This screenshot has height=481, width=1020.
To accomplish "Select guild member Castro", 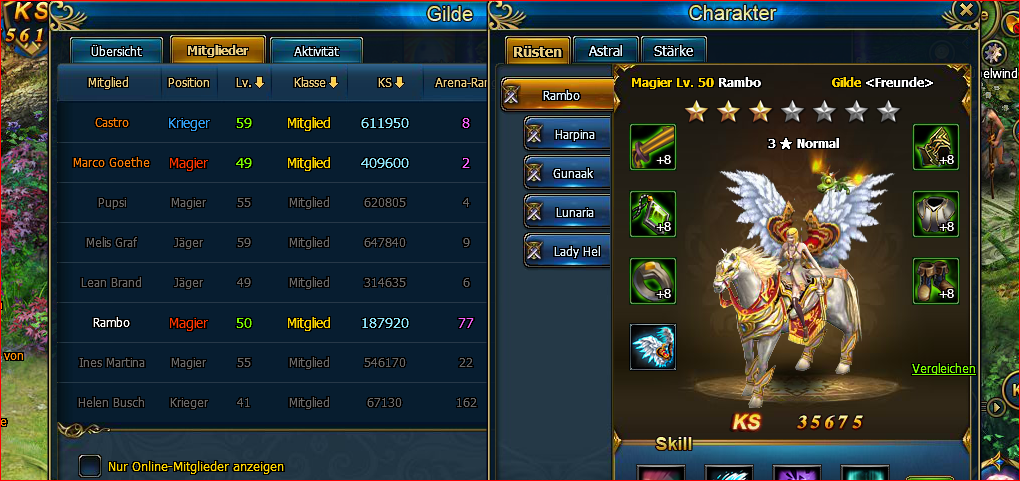I will coord(112,123).
